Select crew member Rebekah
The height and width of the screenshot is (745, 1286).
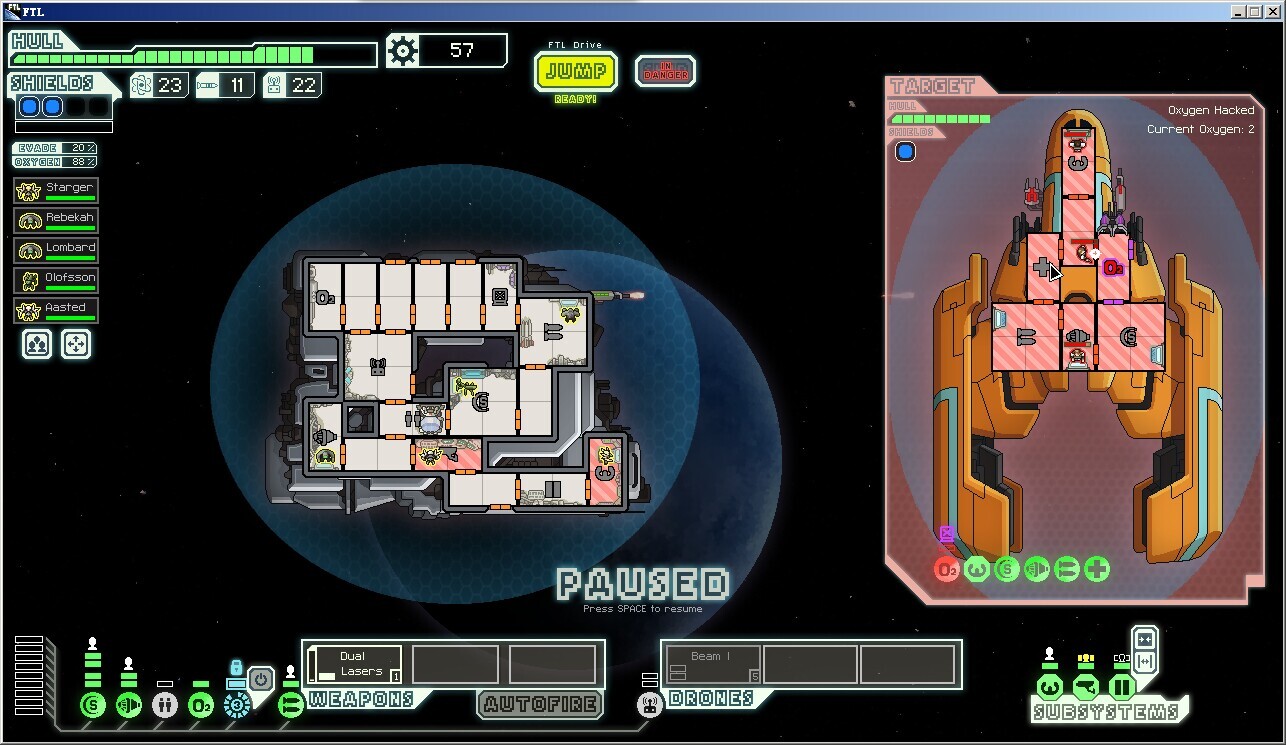coord(56,220)
